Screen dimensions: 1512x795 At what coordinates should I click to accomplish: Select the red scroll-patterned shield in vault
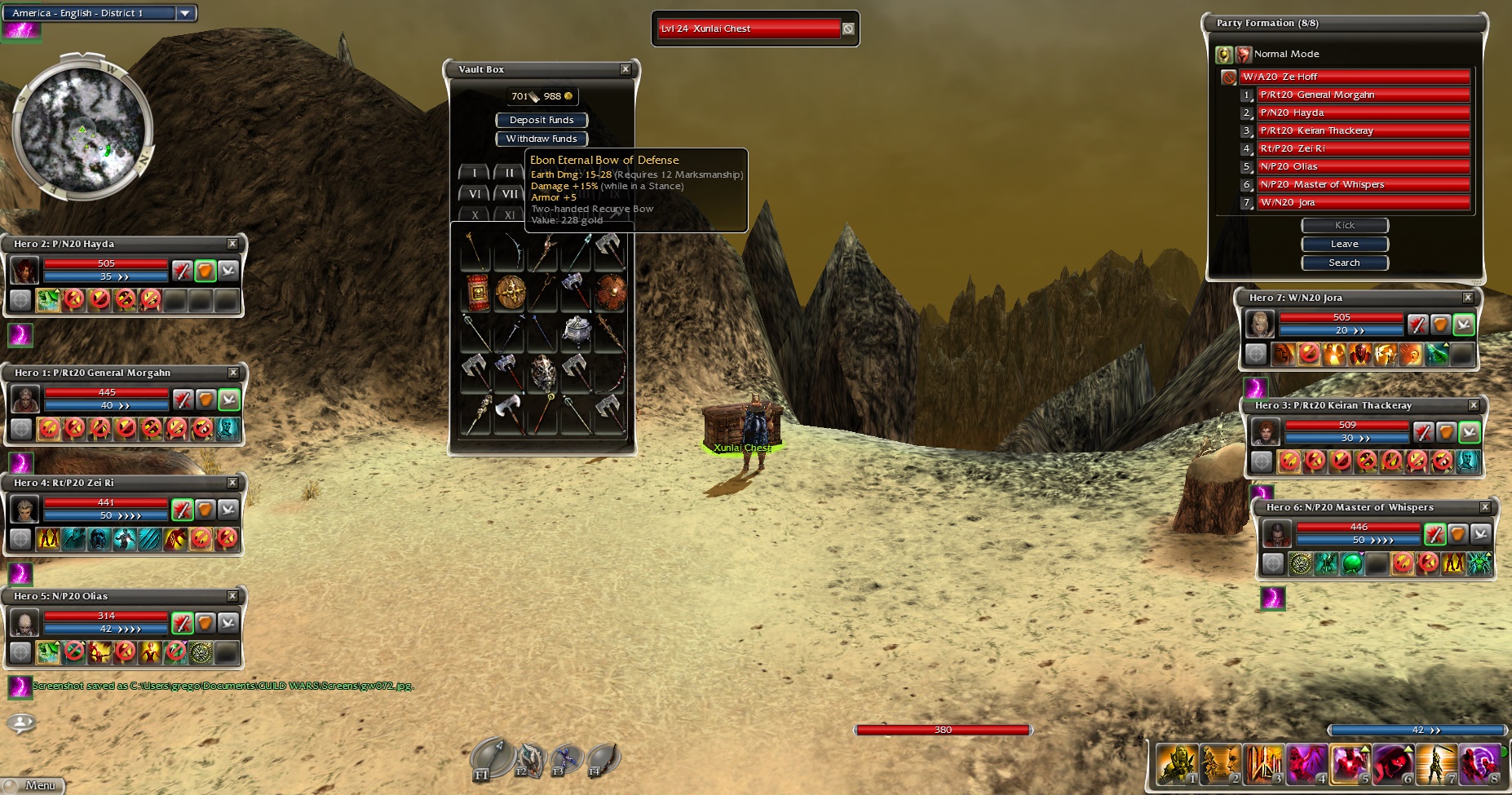[477, 292]
